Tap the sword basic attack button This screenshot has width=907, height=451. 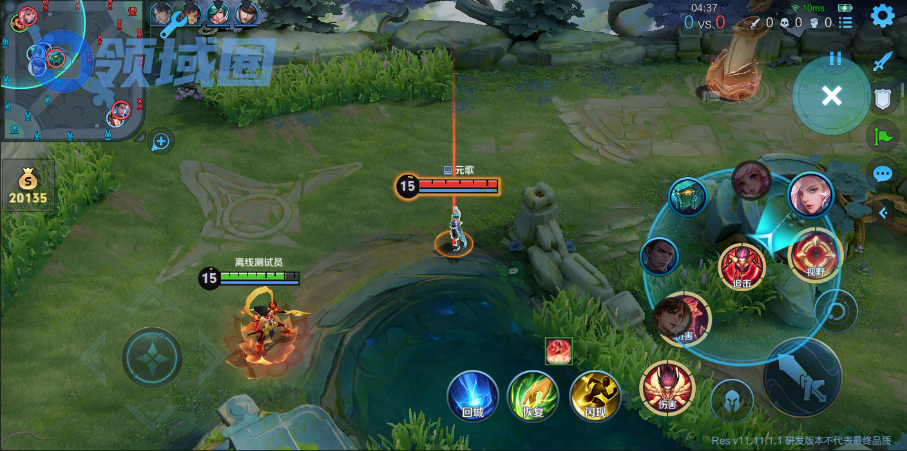(801, 376)
